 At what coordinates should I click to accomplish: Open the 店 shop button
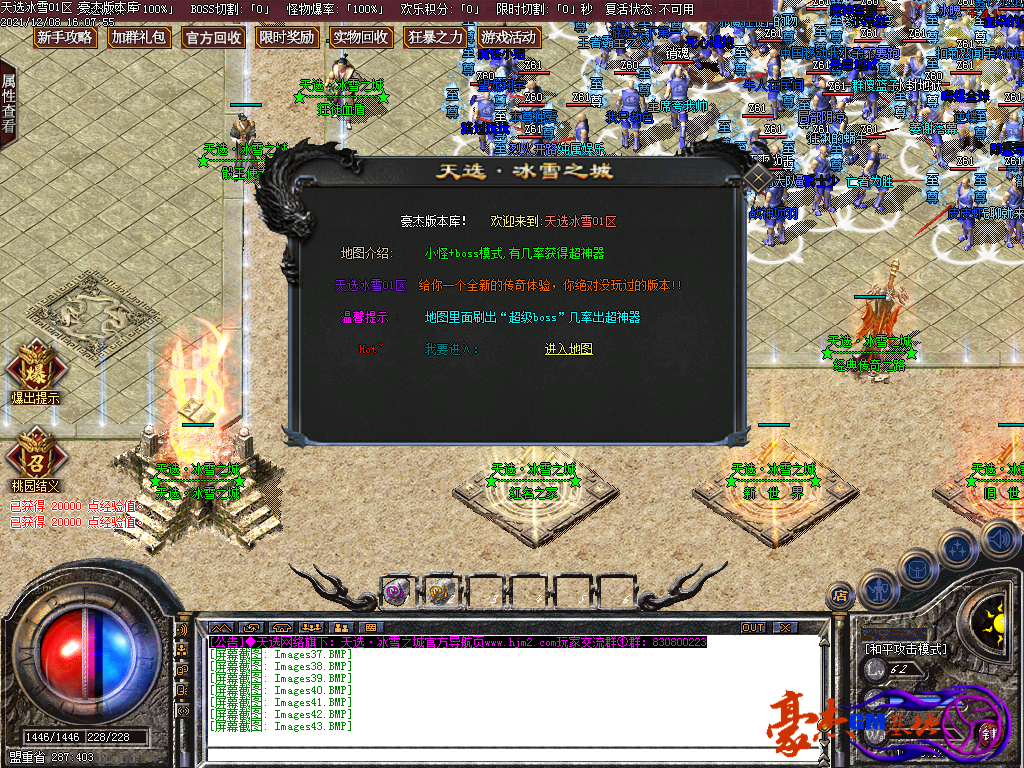[x=840, y=597]
